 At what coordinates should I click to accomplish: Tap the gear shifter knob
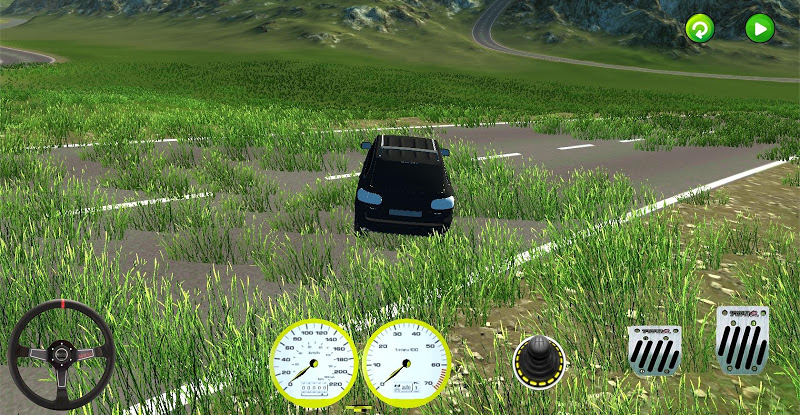pos(539,360)
